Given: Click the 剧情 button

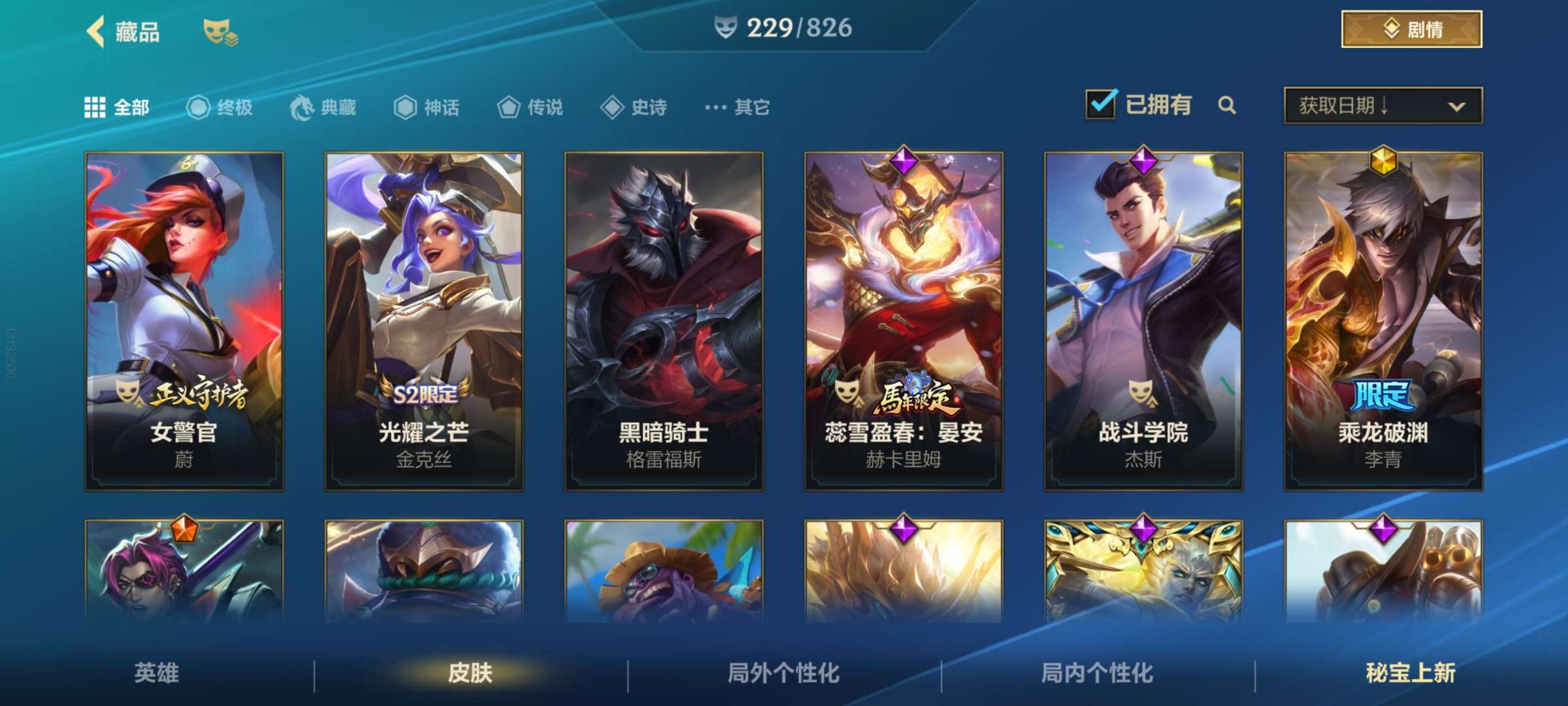Looking at the screenshot, I should point(1411,29).
